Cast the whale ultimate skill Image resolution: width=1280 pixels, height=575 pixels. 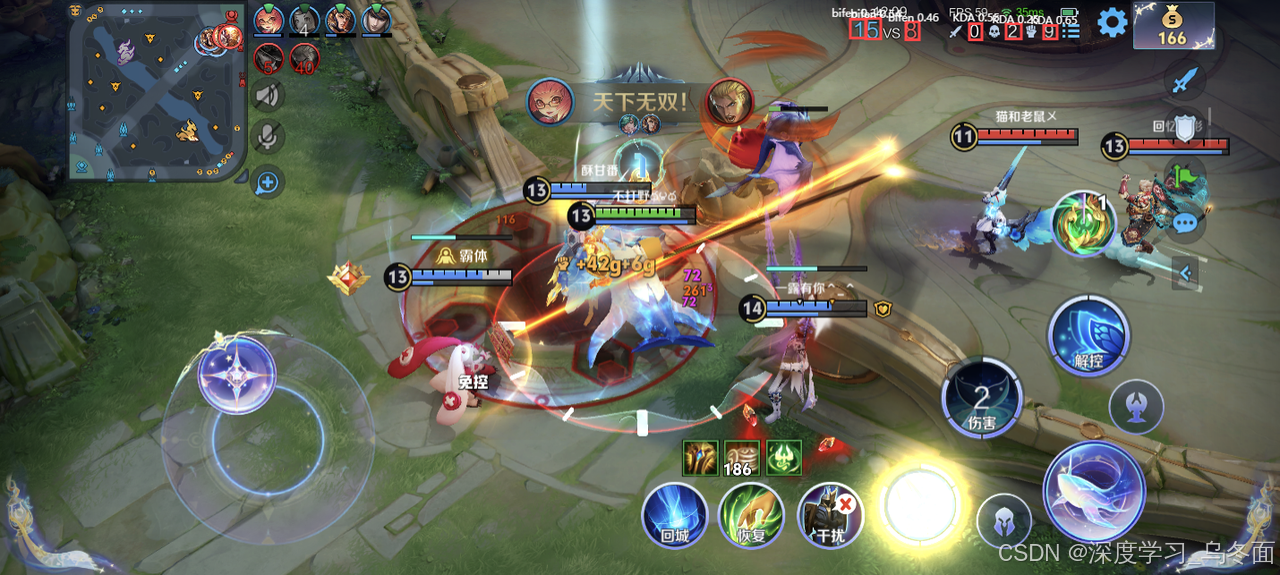(x=1094, y=491)
